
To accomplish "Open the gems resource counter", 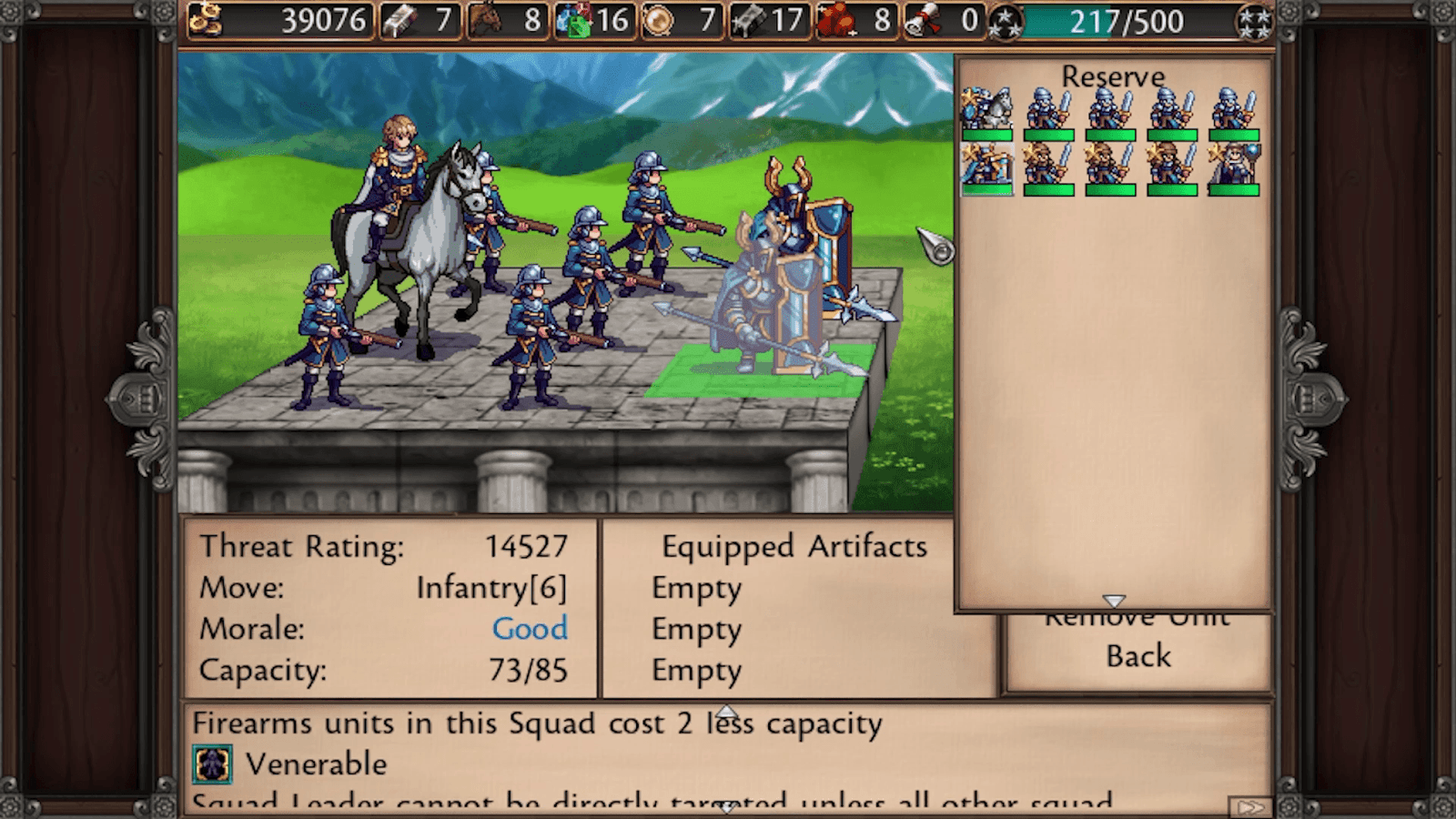I will click(x=572, y=20).
